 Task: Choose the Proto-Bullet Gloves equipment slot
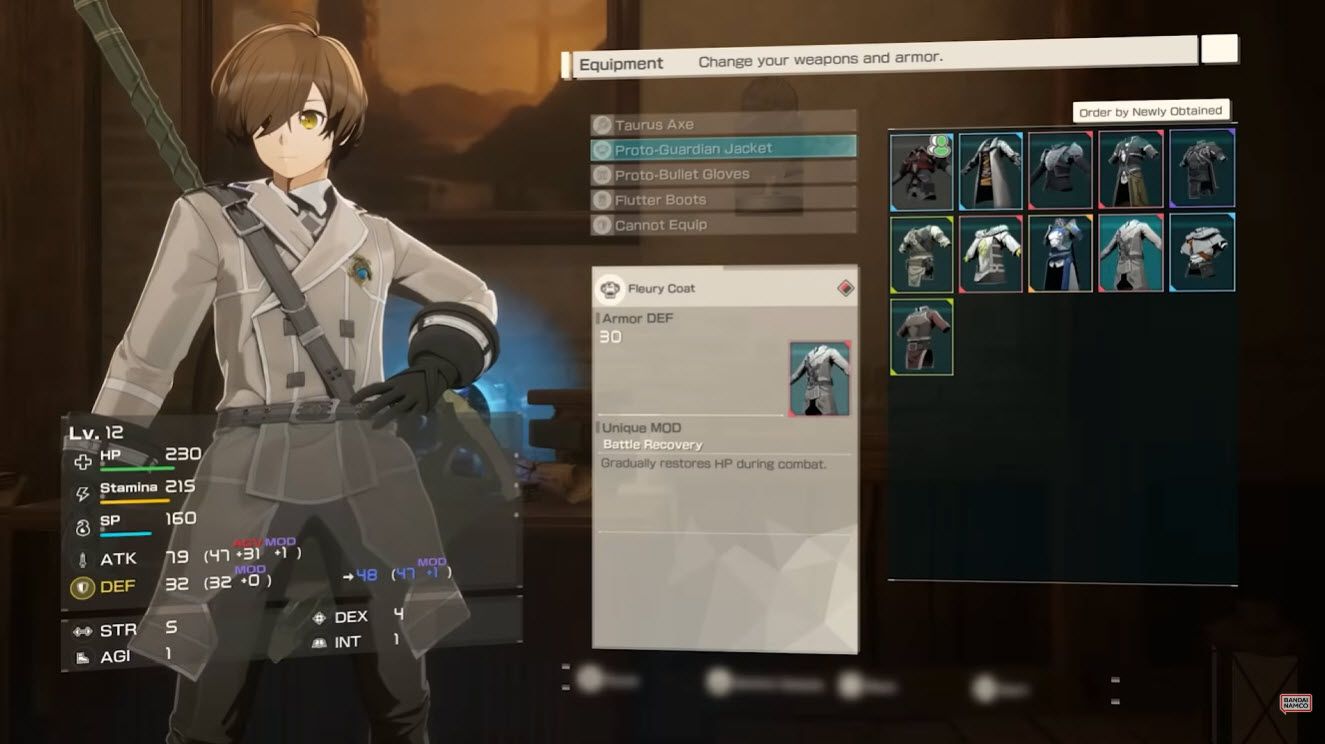pos(722,174)
